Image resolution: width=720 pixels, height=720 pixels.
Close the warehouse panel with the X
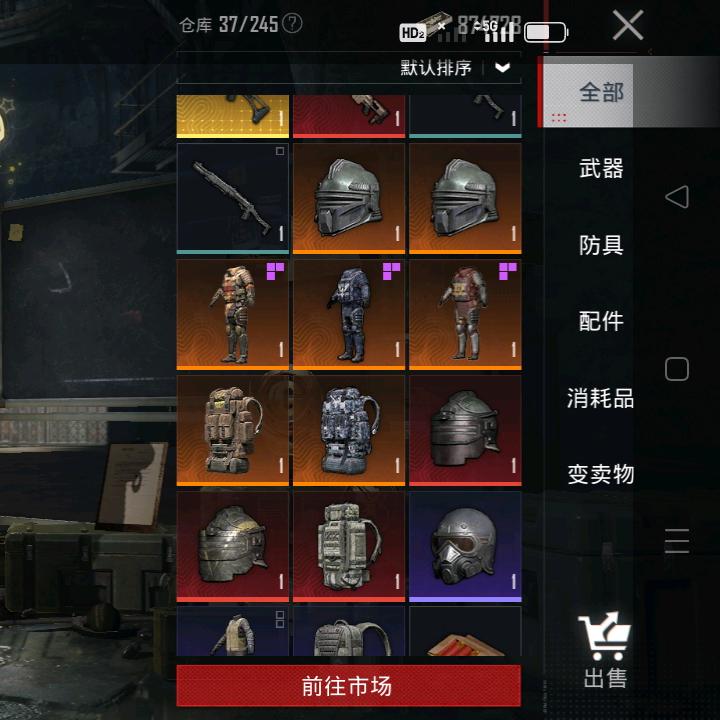628,25
